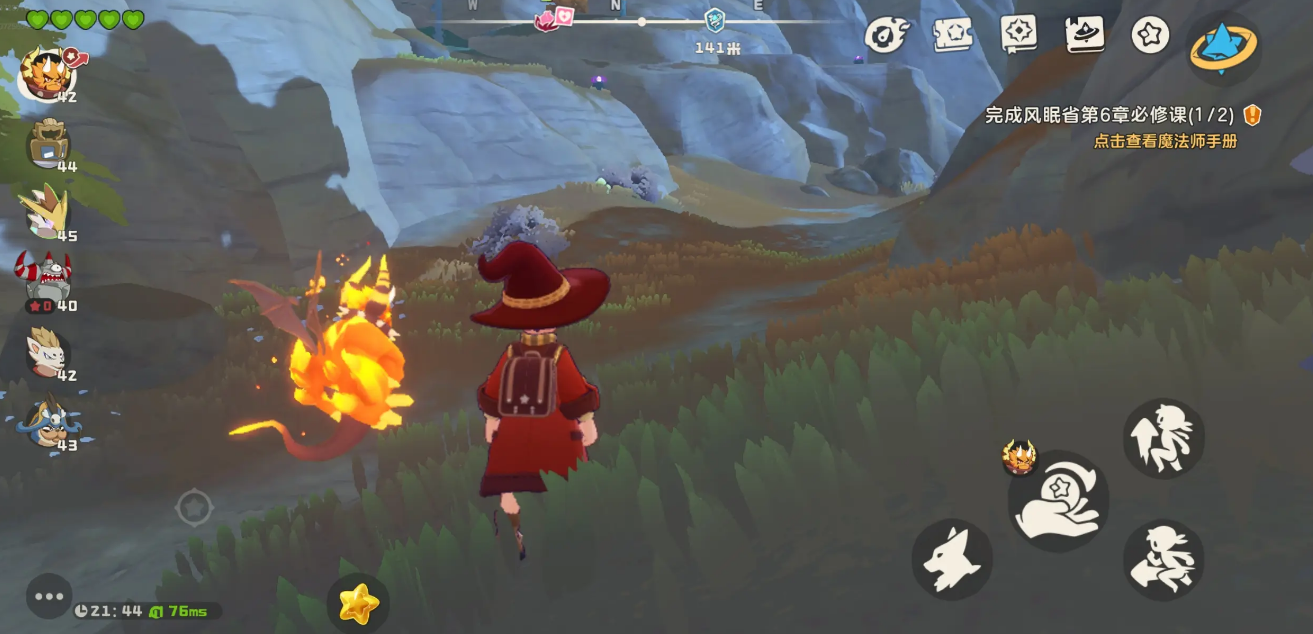This screenshot has height=634, width=1313.
Task: Select the level 43 blue-helmet pet
Action: [48, 420]
